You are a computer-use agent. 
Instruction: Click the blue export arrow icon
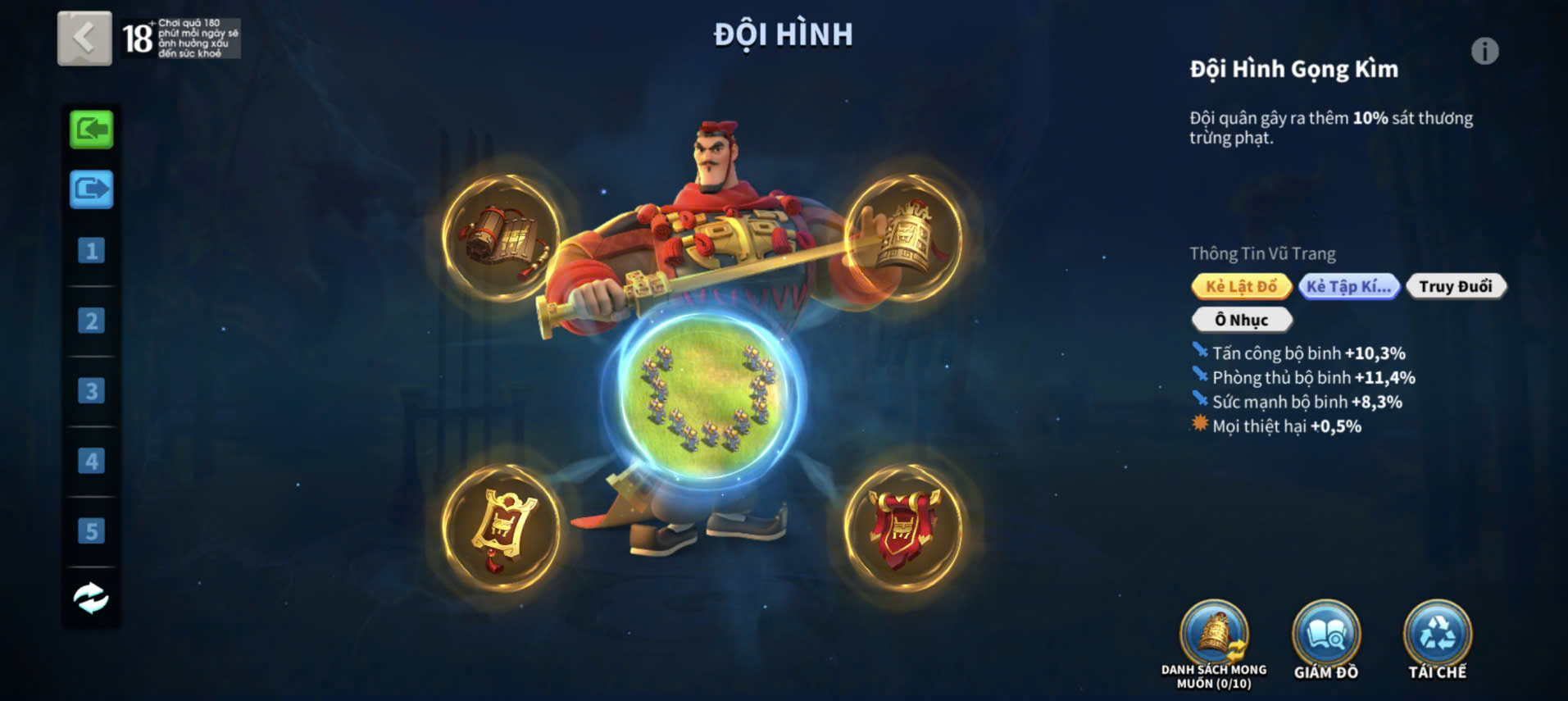pos(91,189)
